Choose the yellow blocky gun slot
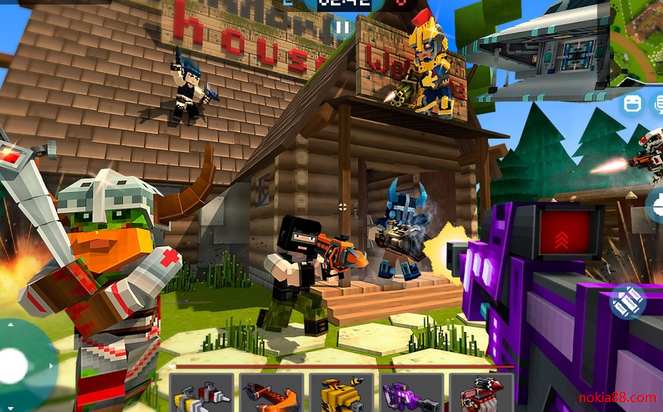 pyautogui.click(x=340, y=392)
